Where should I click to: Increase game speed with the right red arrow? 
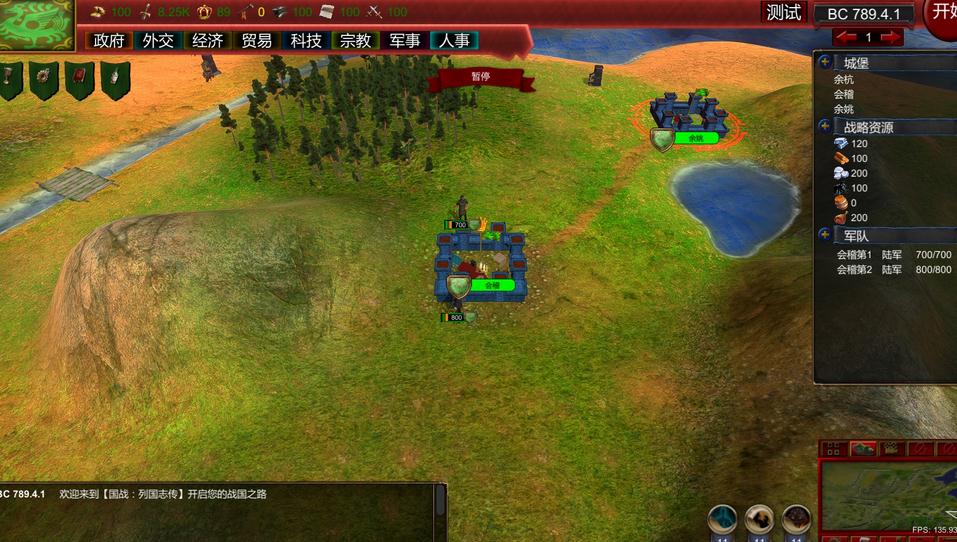[x=891, y=37]
